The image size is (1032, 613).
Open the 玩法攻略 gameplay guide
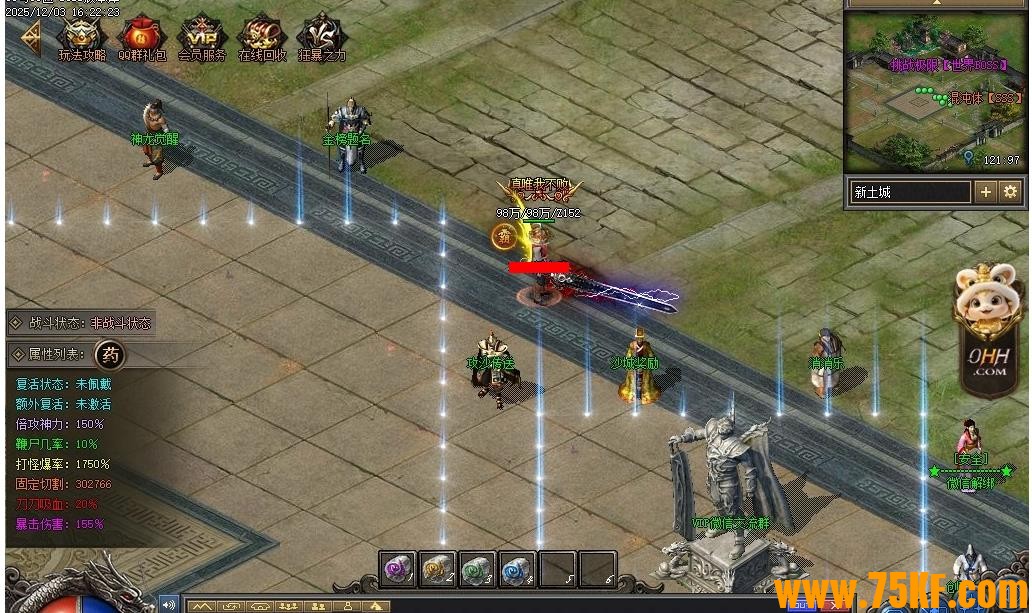pyautogui.click(x=82, y=36)
